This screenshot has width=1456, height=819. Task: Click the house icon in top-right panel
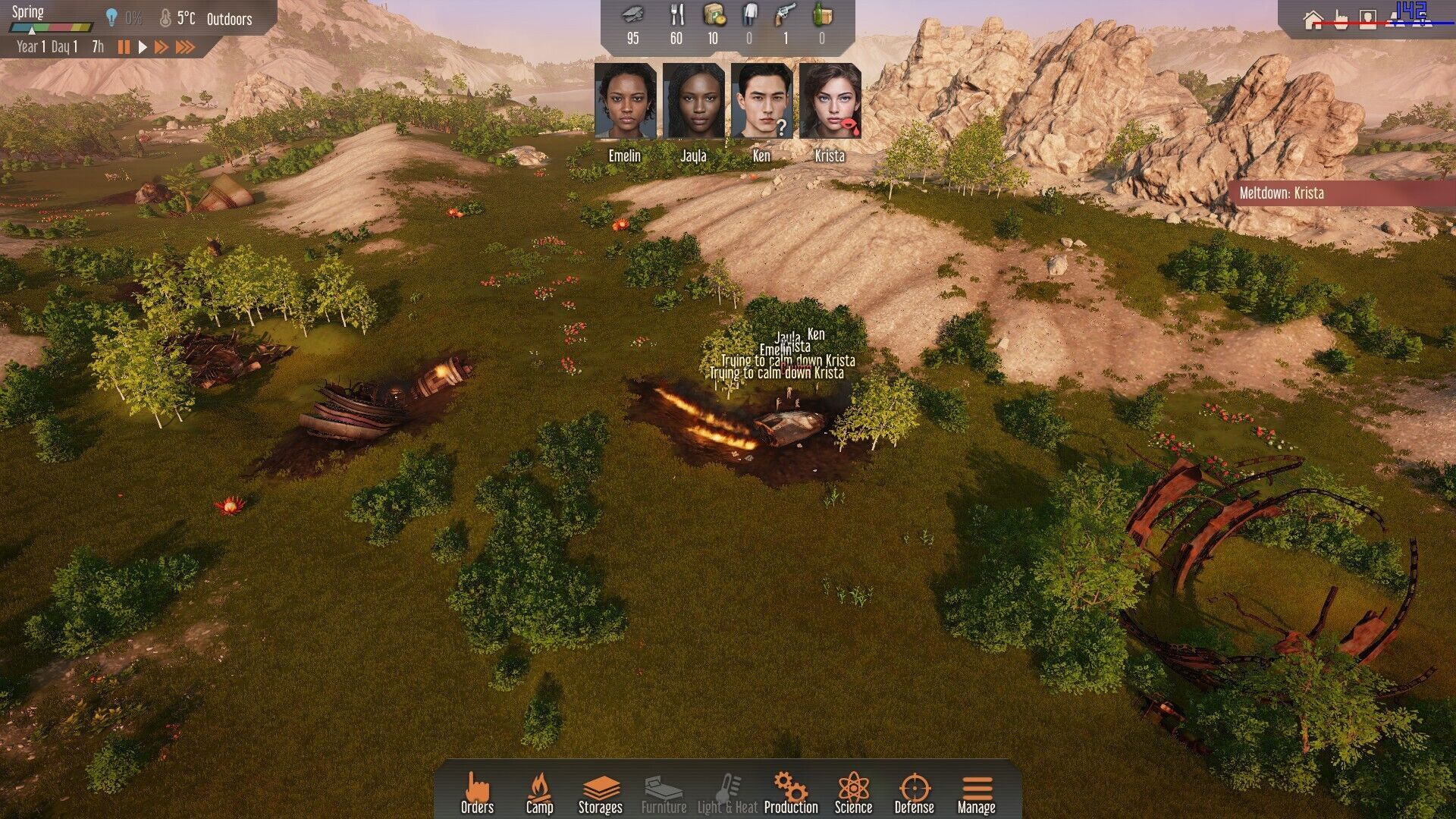coord(1313,20)
